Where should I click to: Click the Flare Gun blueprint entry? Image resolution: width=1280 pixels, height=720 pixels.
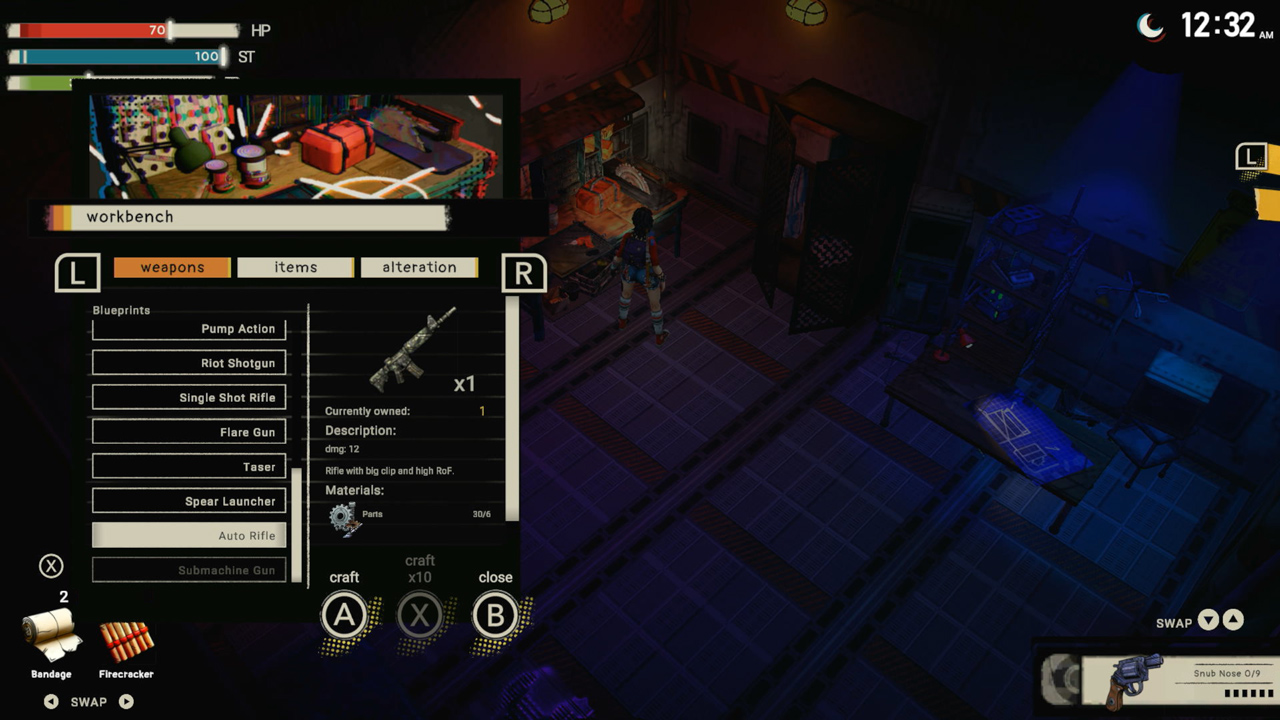(188, 431)
